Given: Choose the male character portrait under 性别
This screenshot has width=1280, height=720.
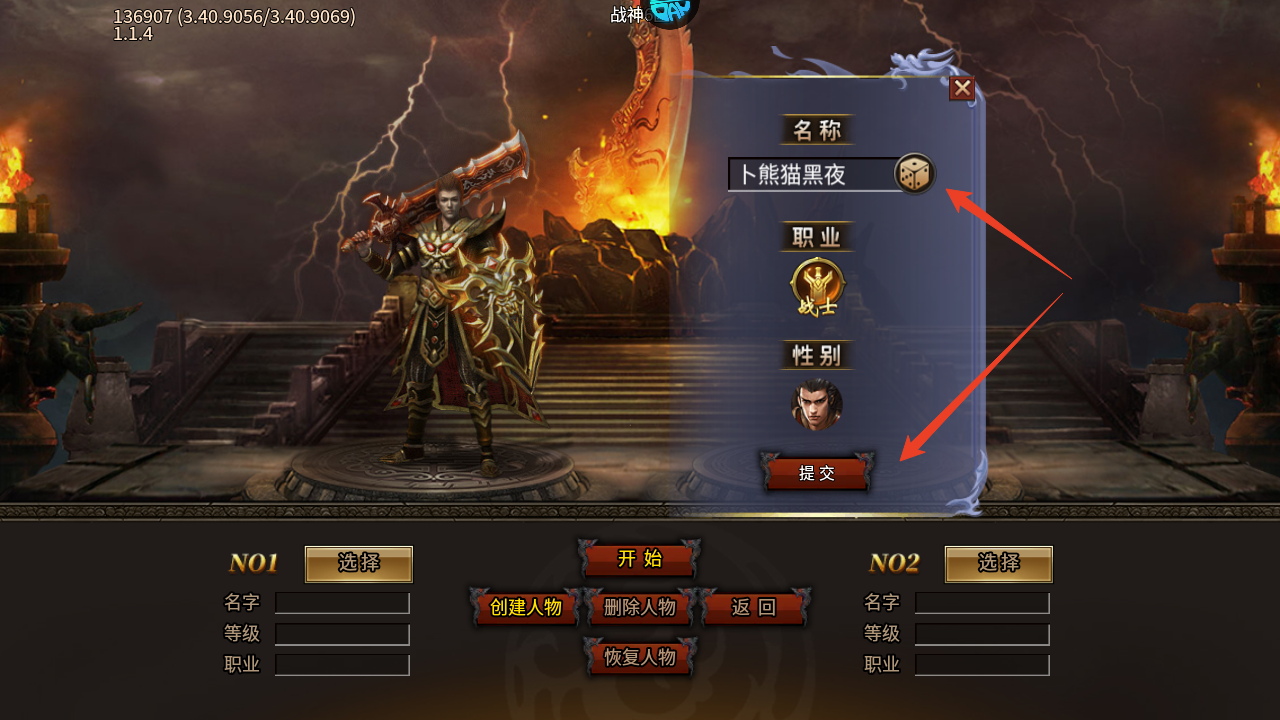Looking at the screenshot, I should (x=816, y=404).
